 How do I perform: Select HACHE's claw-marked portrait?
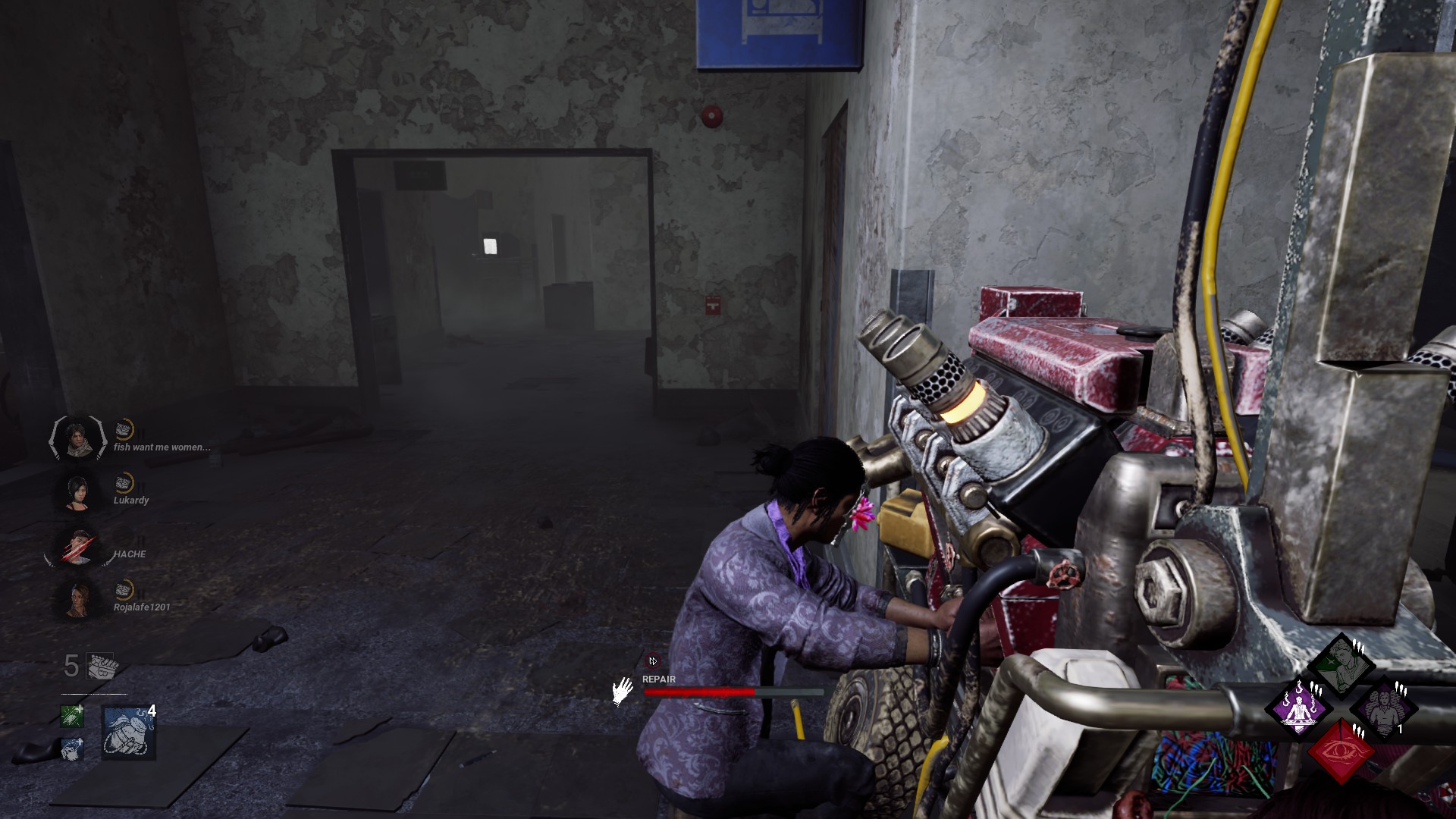pos(77,545)
